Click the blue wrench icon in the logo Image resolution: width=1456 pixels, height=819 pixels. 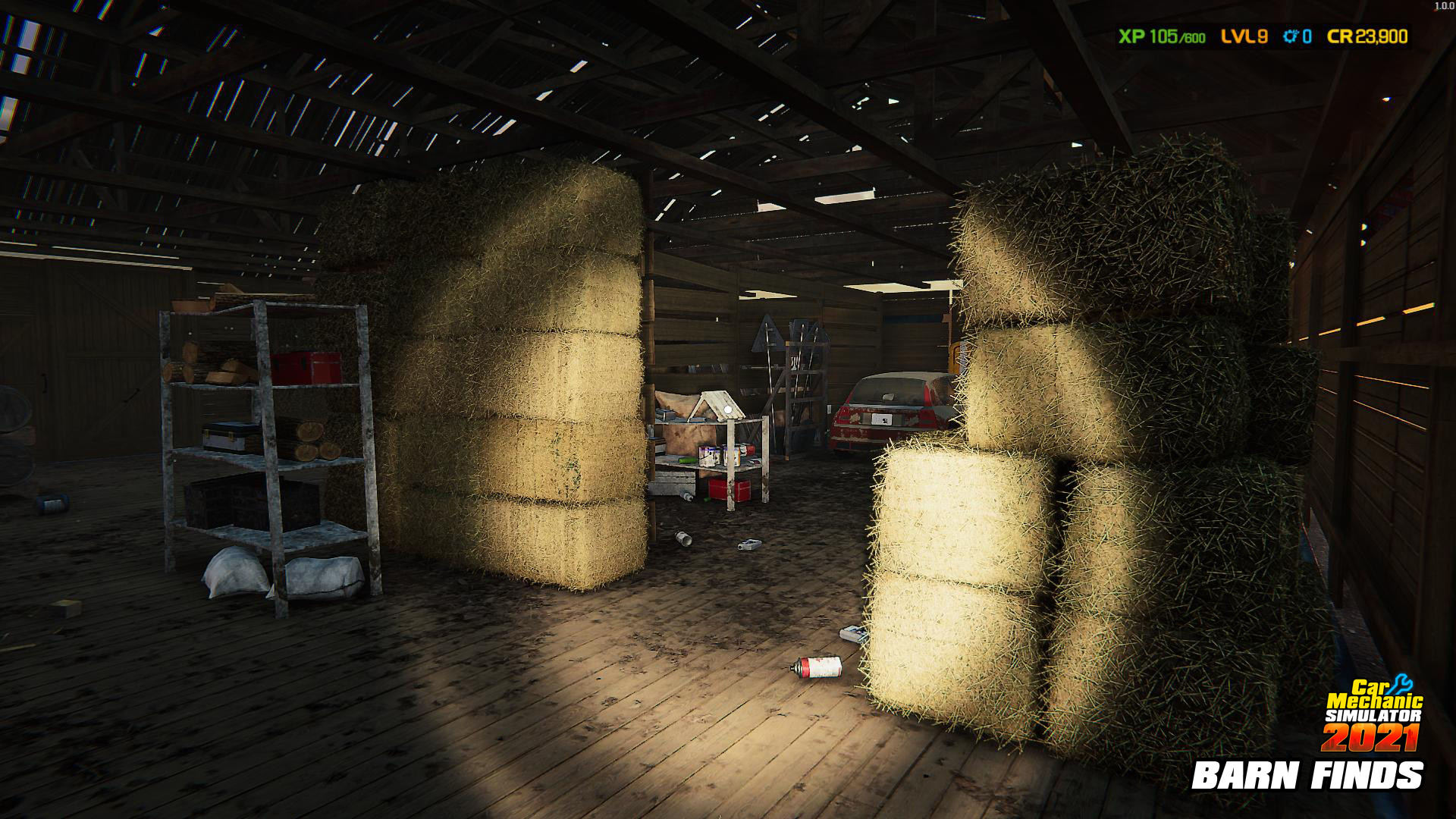[x=1401, y=684]
